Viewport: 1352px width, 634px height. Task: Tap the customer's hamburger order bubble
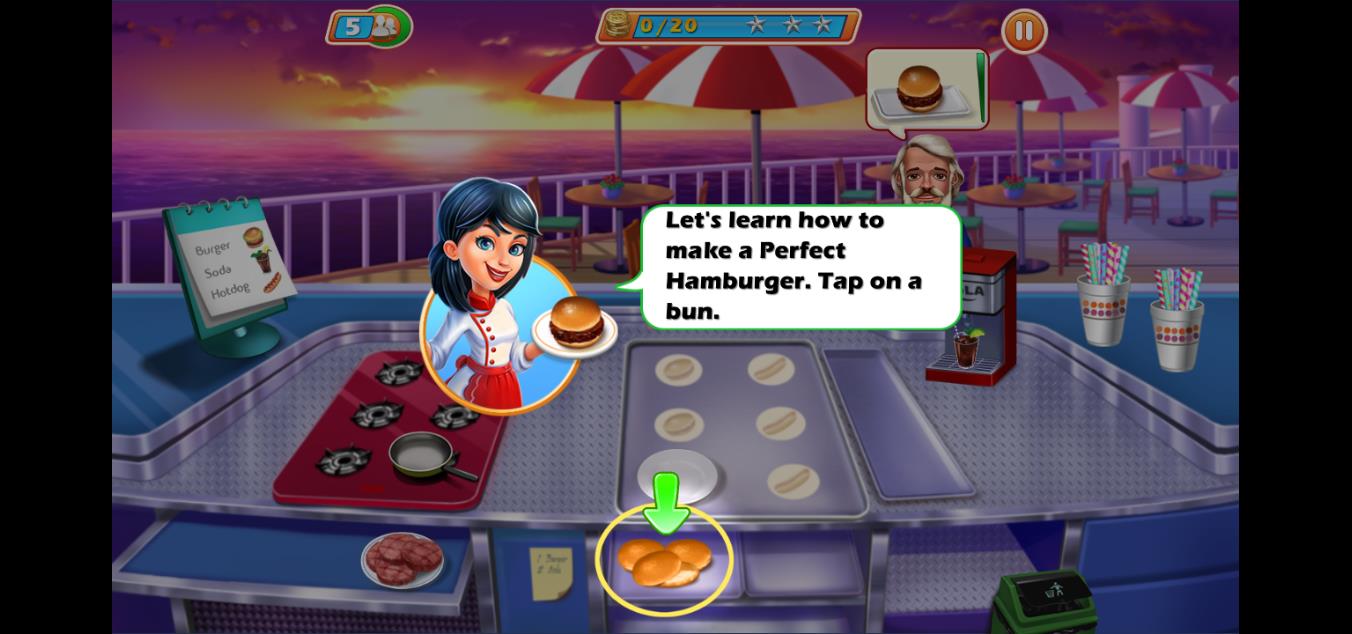[924, 90]
